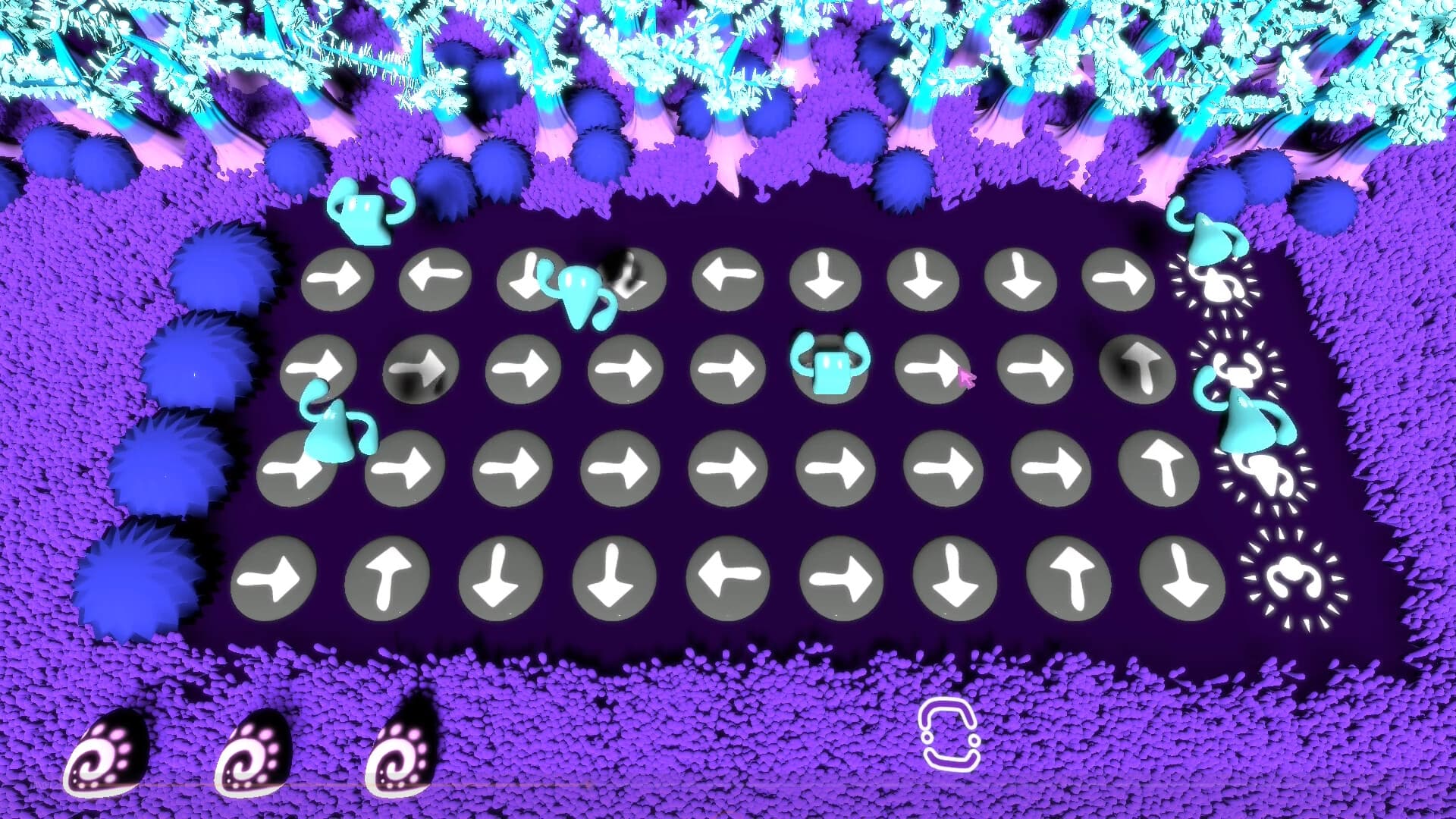Rotate the left-arrow tile in the top row
1456x819 pixels.
coord(436,277)
